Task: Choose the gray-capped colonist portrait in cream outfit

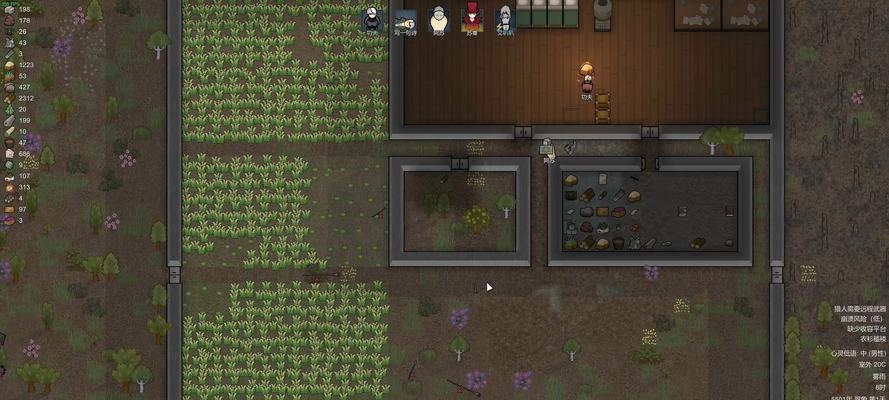Action: 438,18
